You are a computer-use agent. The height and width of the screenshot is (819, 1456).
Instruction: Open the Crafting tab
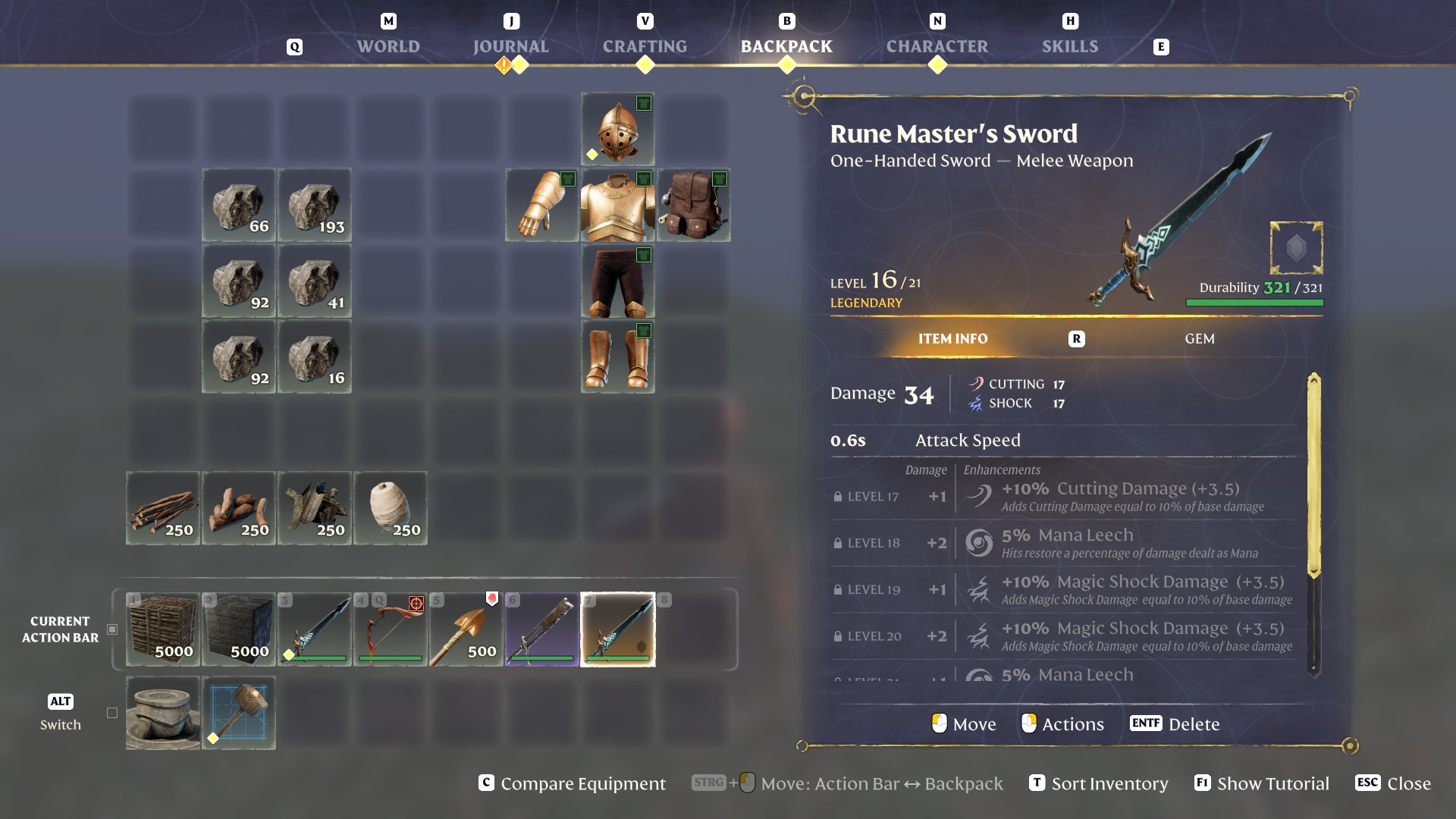(x=645, y=46)
